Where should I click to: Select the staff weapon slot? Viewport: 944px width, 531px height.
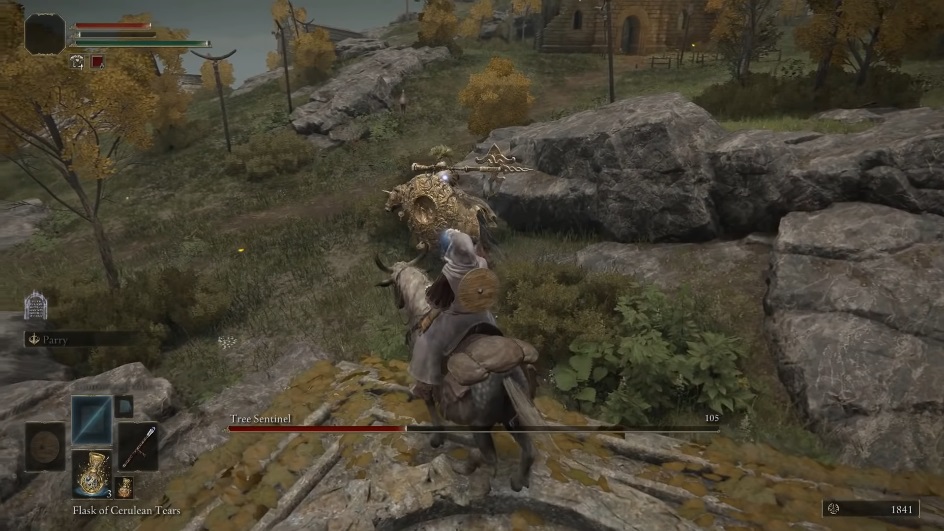(138, 446)
